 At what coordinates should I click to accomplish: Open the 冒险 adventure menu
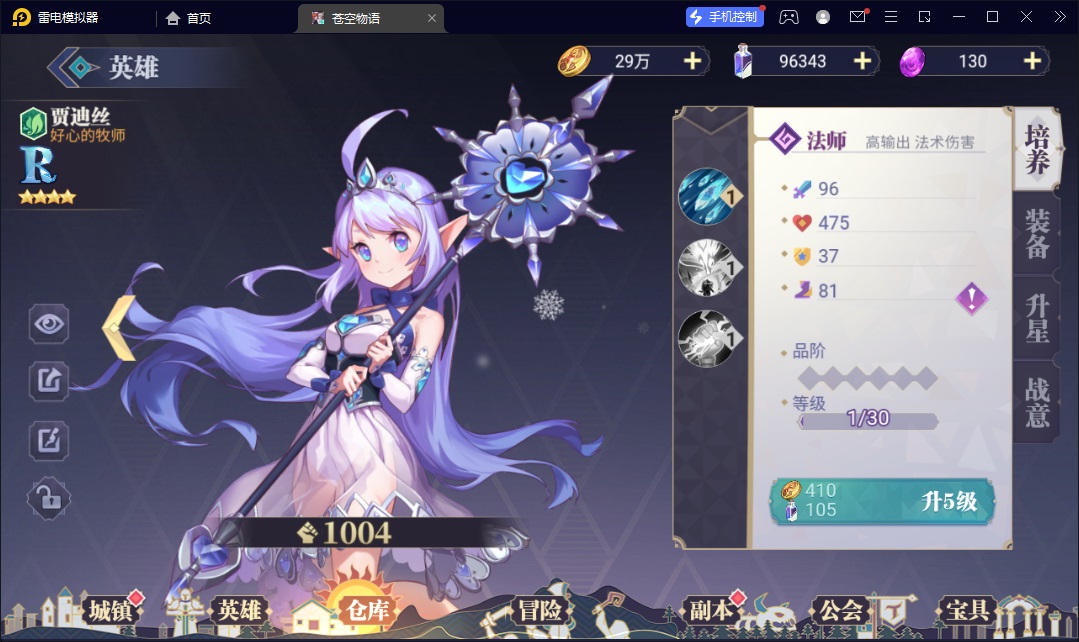pos(540,610)
